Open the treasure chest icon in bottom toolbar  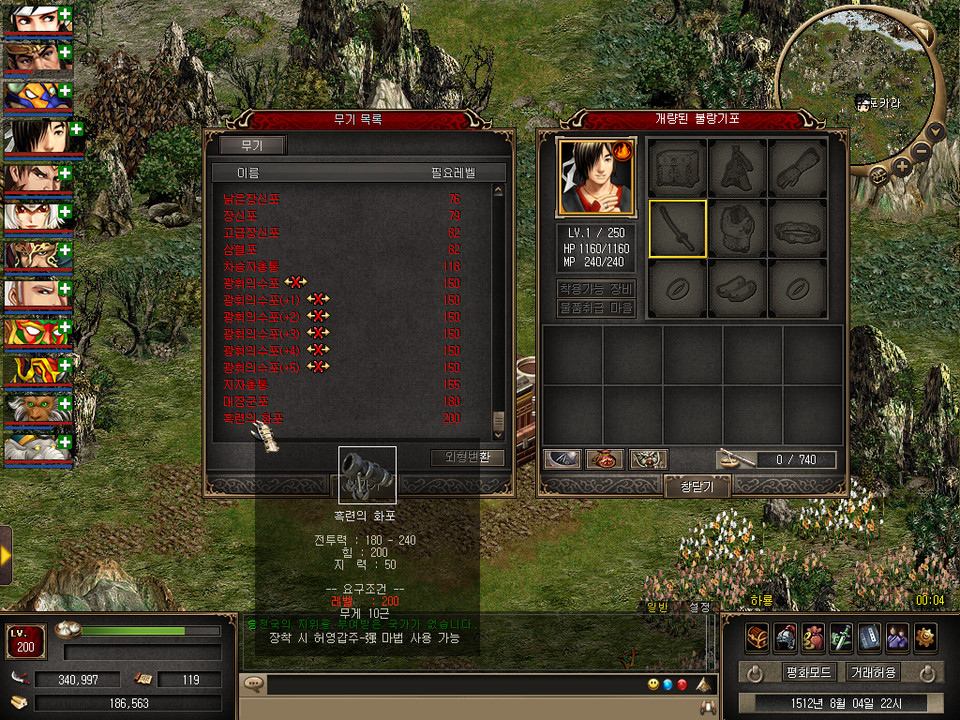757,636
